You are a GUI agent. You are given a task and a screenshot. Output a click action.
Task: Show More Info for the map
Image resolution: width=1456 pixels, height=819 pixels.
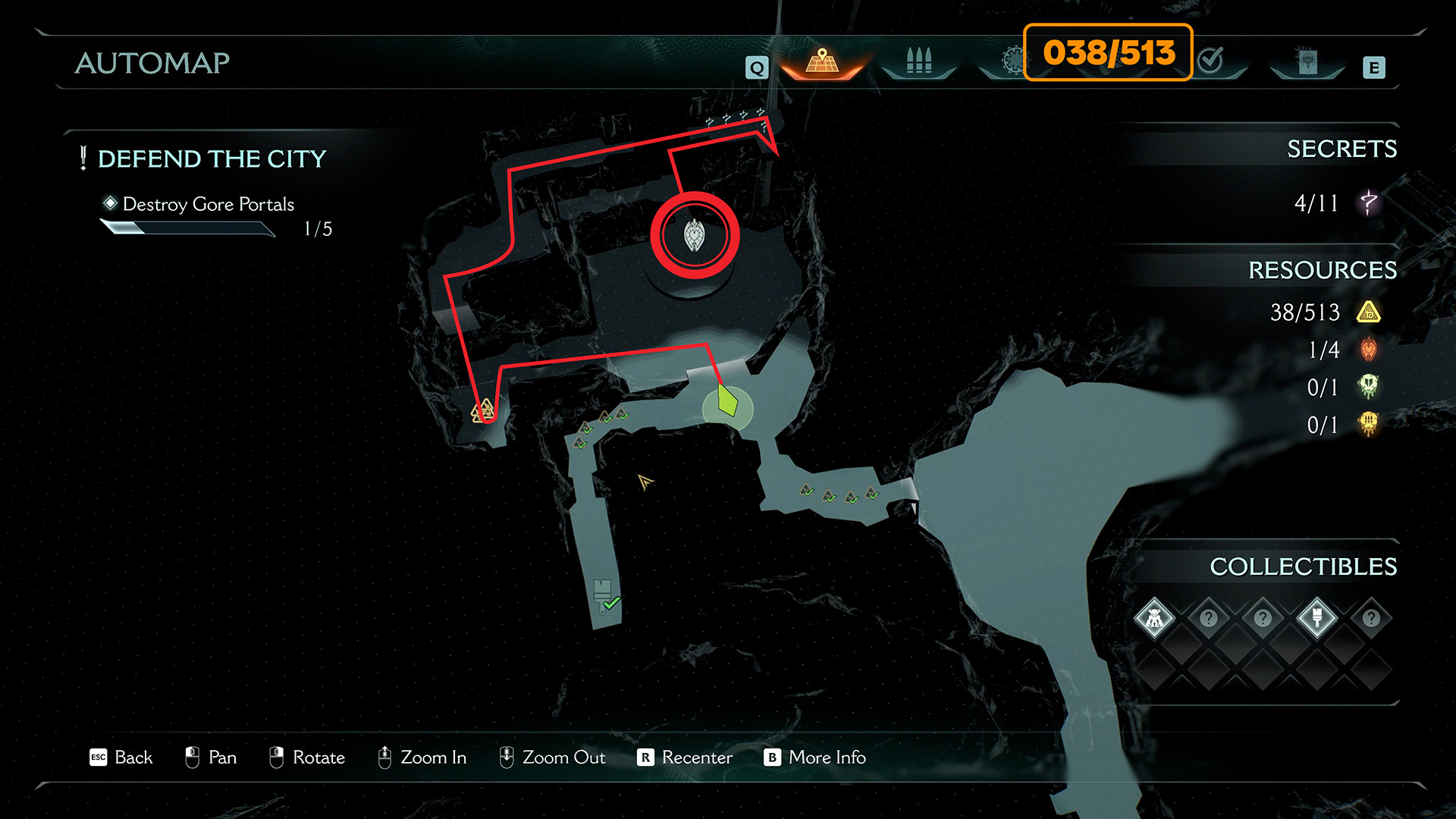pos(814,757)
